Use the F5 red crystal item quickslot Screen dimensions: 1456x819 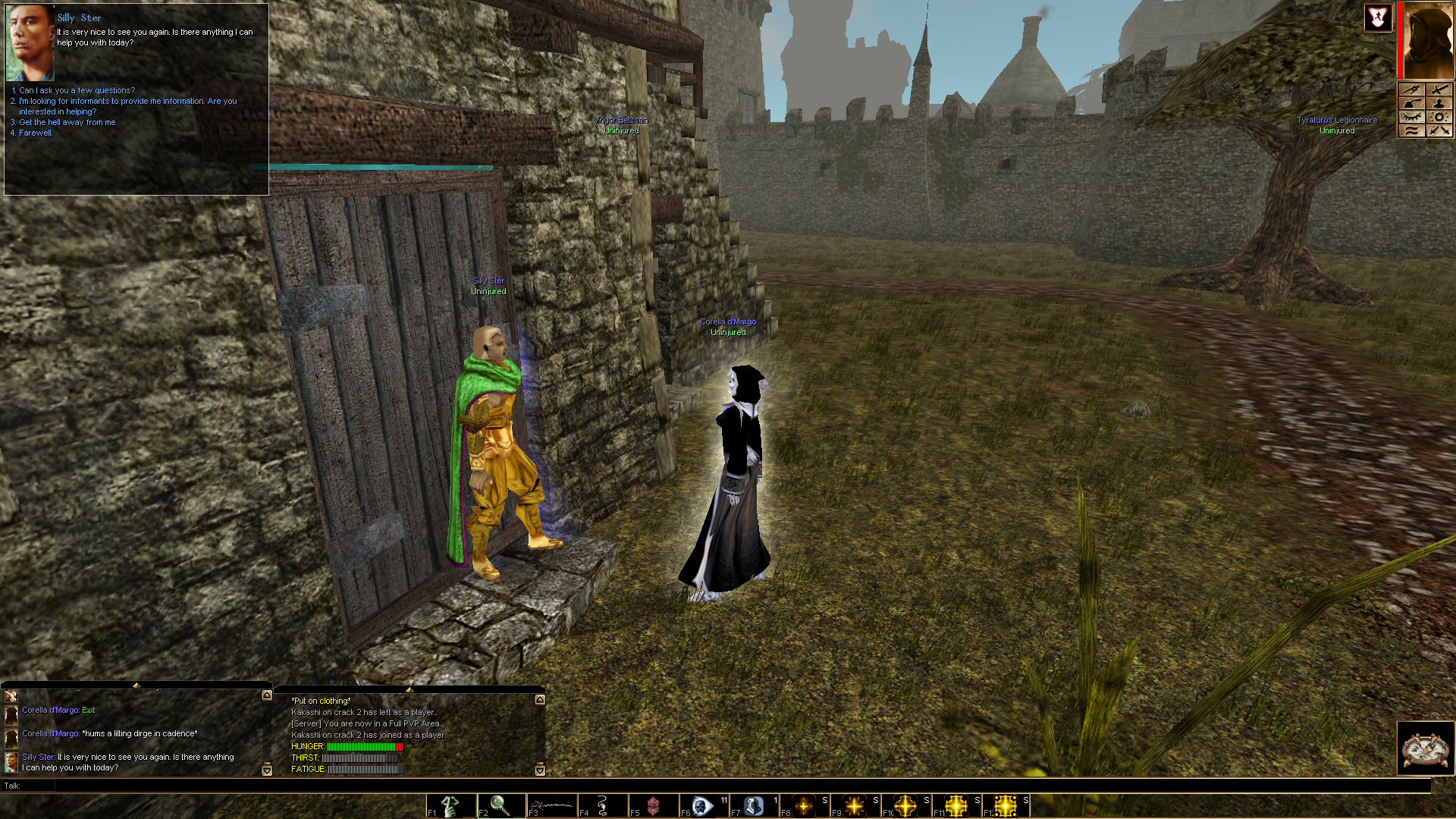tap(654, 805)
